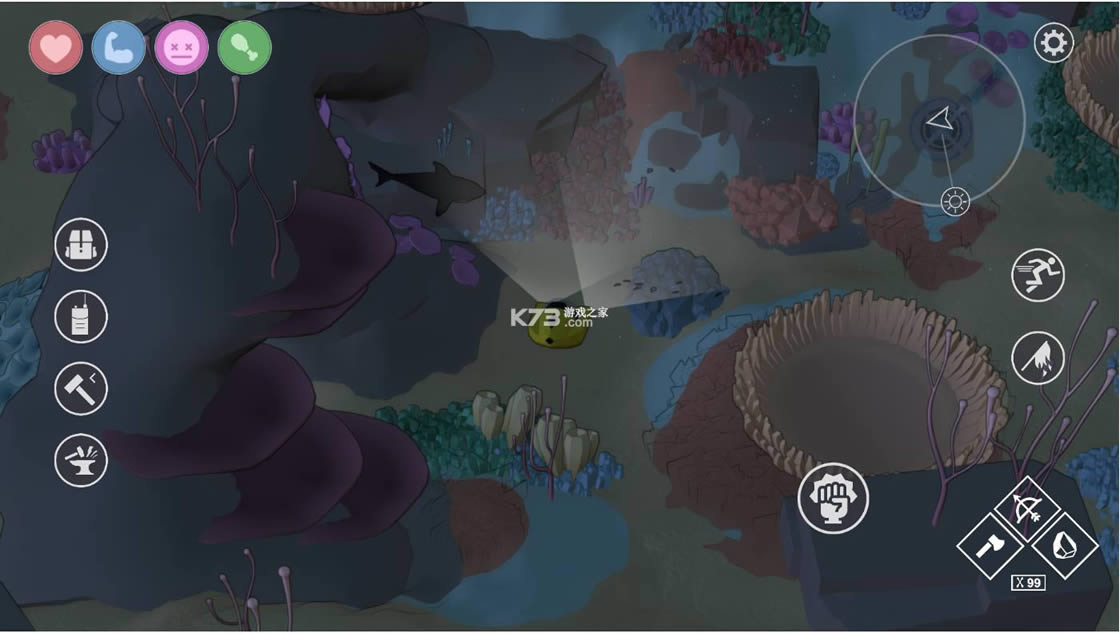
Task: Toggle the flashlight beam button
Action: (x=1038, y=357)
